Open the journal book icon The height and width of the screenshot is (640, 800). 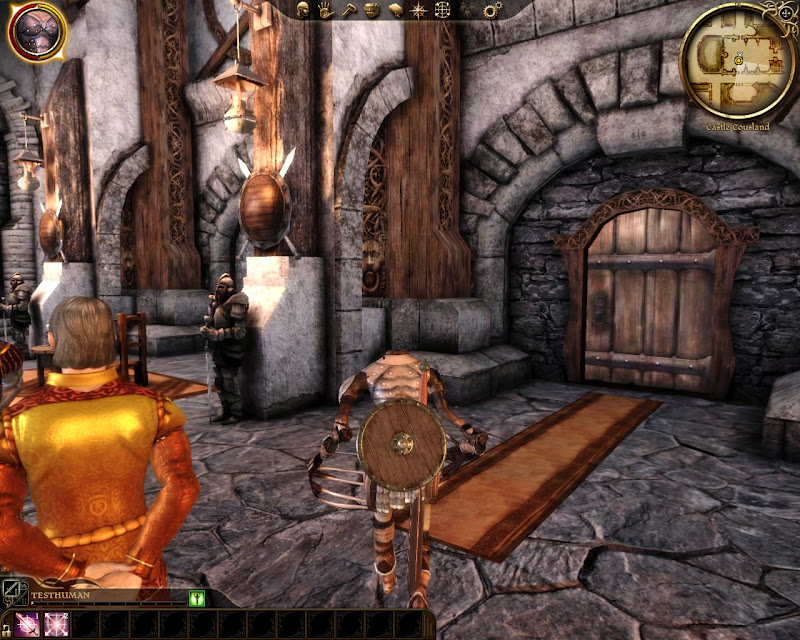coord(395,10)
